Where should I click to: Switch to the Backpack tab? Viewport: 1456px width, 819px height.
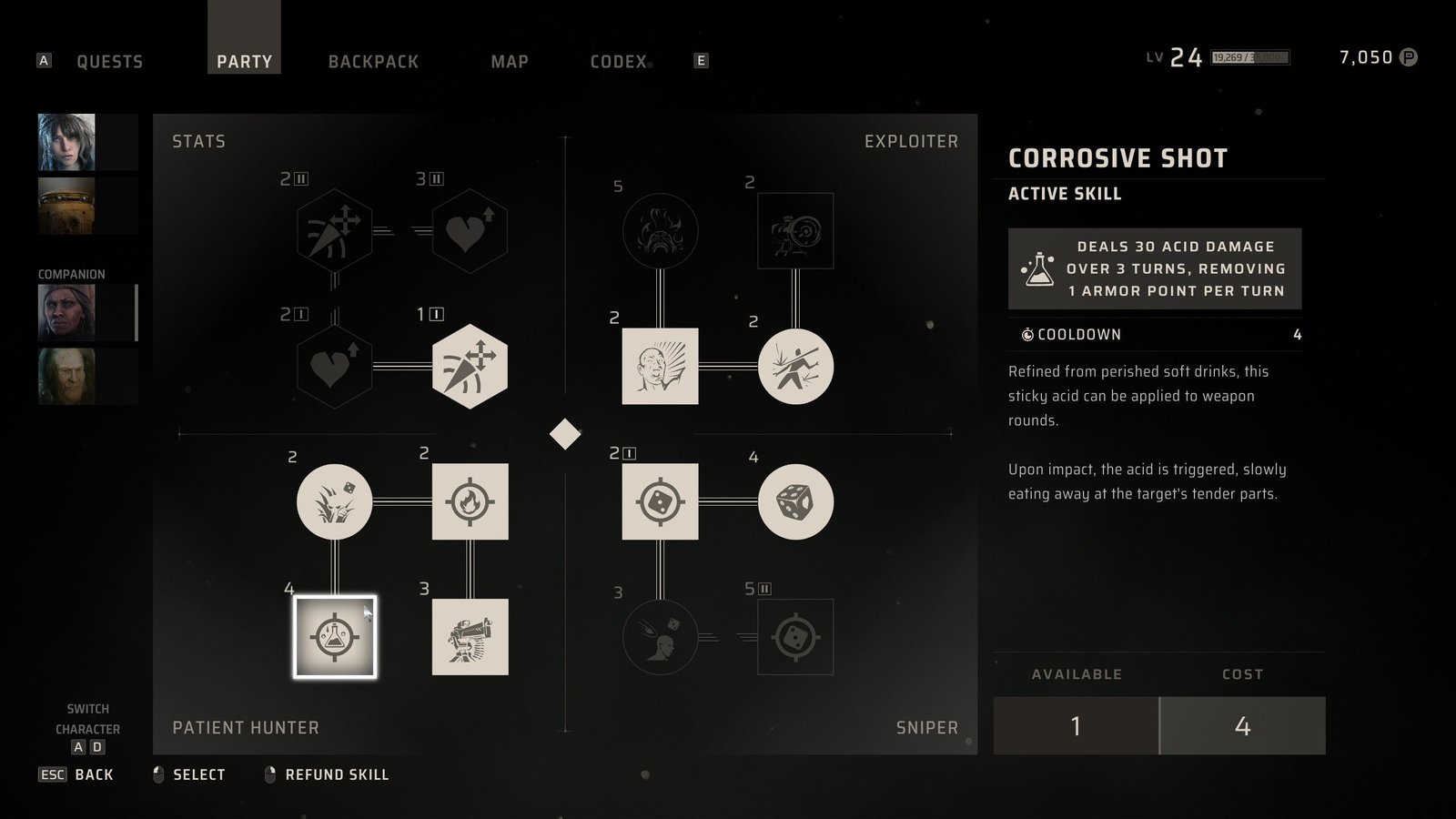click(373, 62)
